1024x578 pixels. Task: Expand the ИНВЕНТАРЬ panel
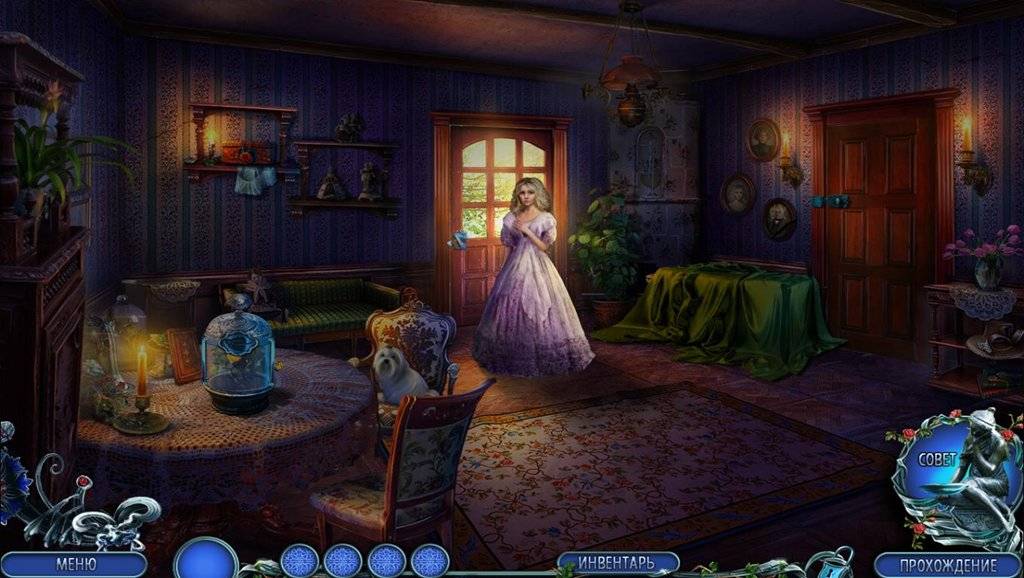pos(617,562)
